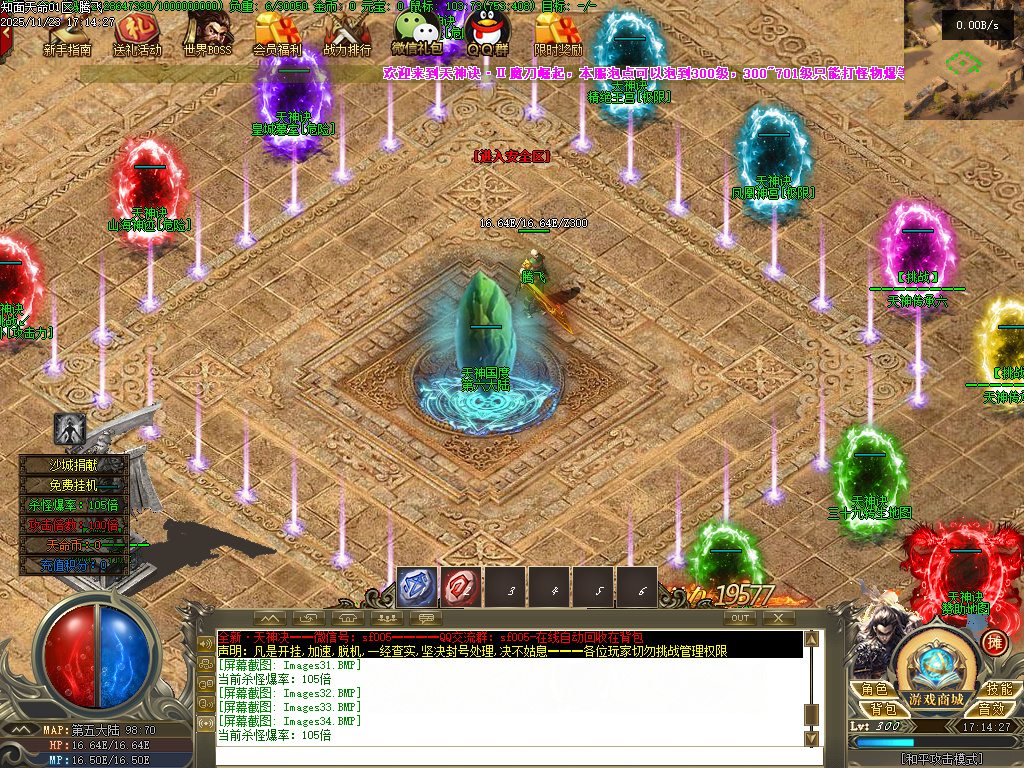Open the 送礼活动 gift event icon
The image size is (1024, 768).
[137, 34]
